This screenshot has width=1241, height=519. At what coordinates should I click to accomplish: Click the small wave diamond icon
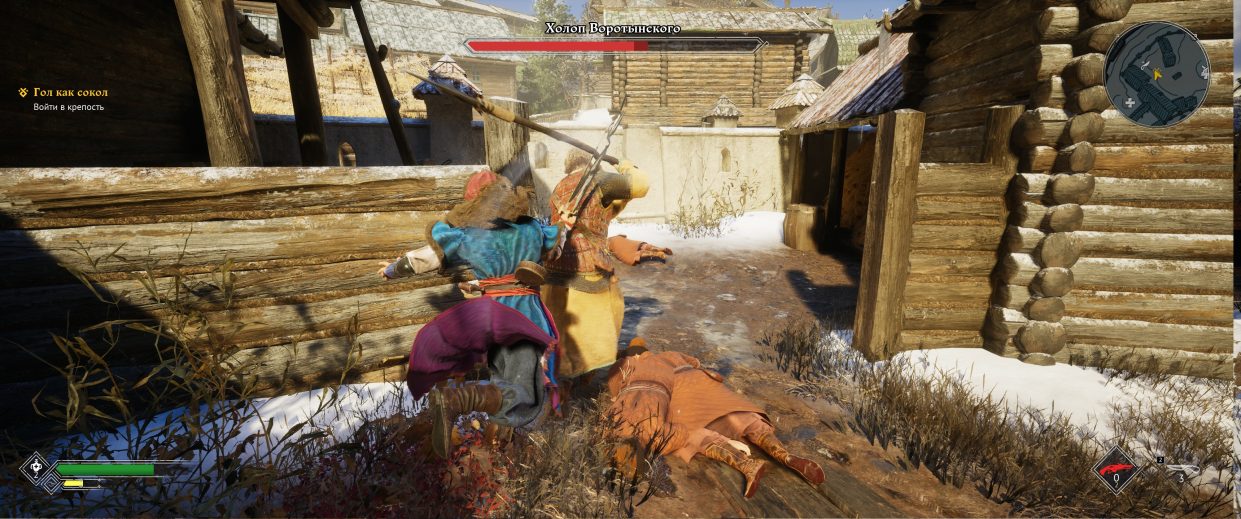[x=51, y=483]
